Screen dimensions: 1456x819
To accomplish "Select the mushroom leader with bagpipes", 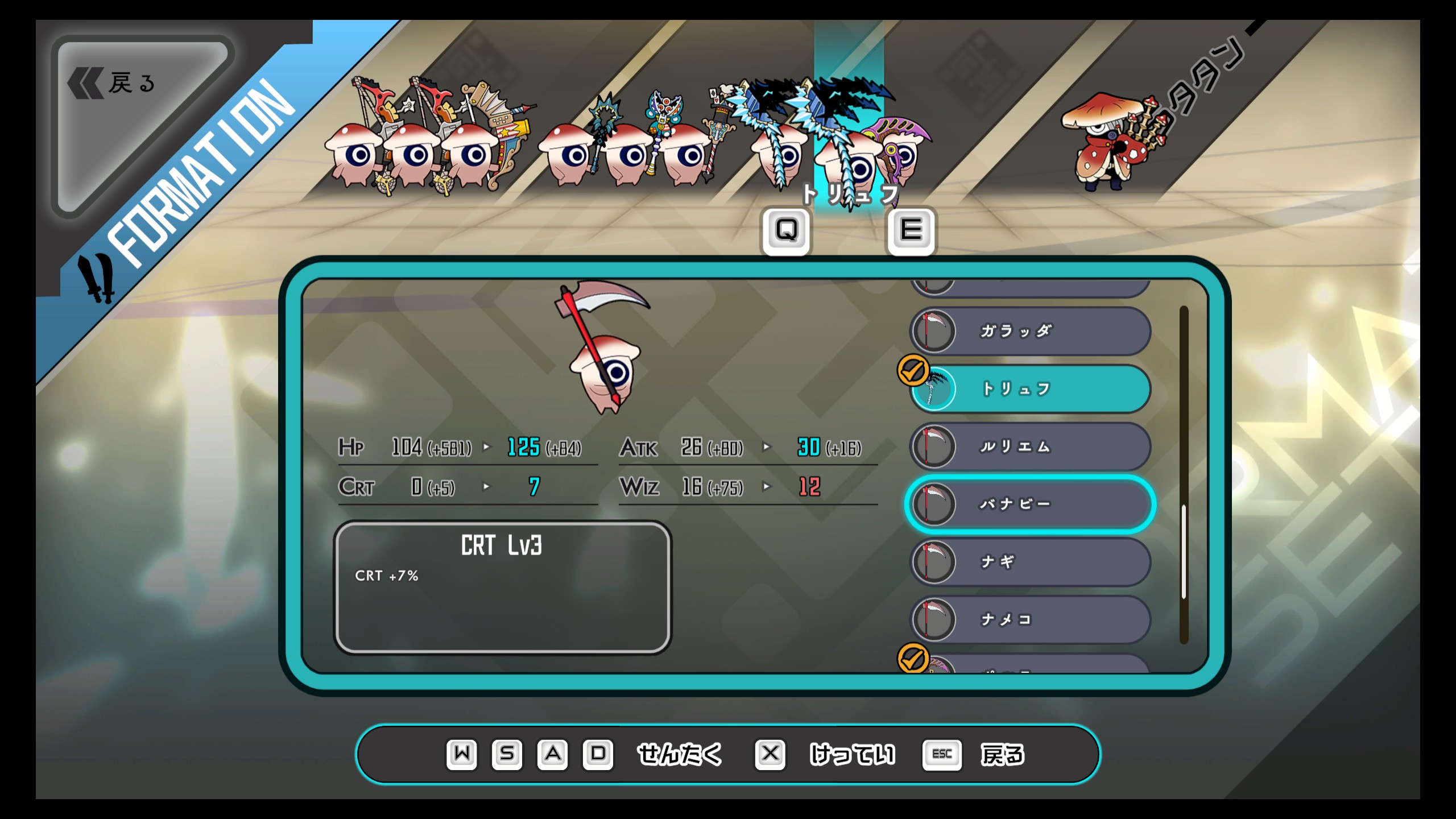I will click(x=1109, y=142).
